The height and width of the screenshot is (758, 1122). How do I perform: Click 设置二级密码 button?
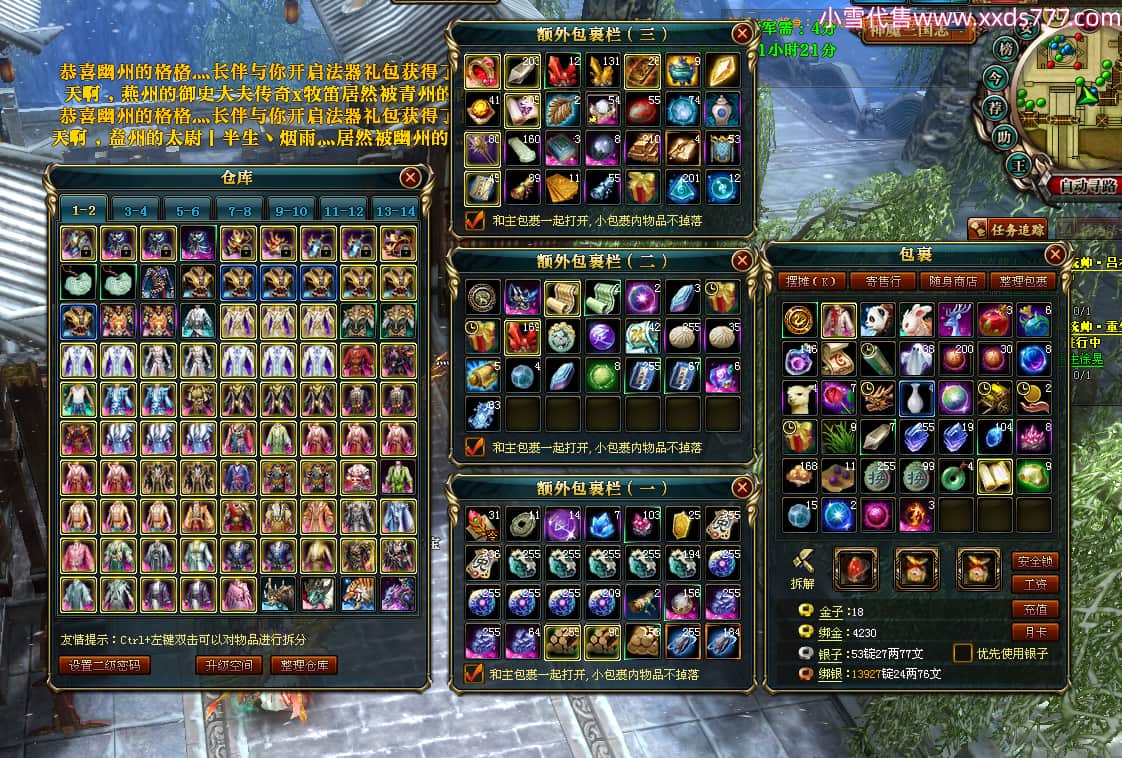106,665
